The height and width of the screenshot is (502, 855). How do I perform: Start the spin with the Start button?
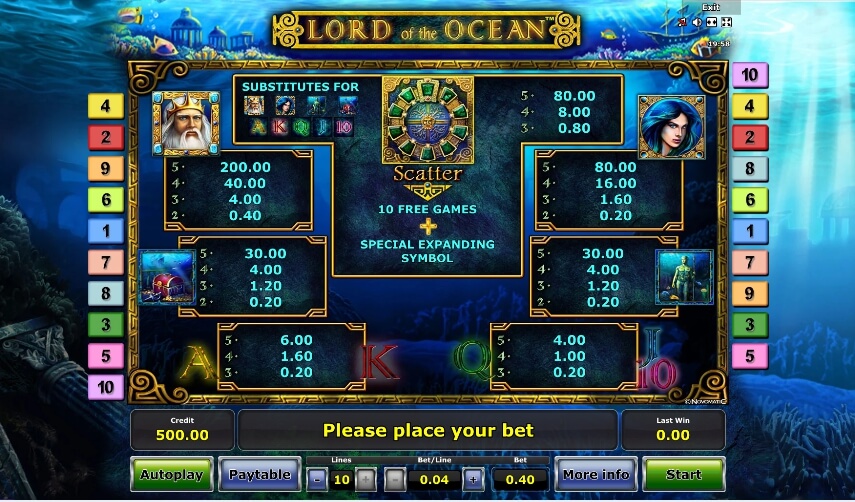[683, 474]
